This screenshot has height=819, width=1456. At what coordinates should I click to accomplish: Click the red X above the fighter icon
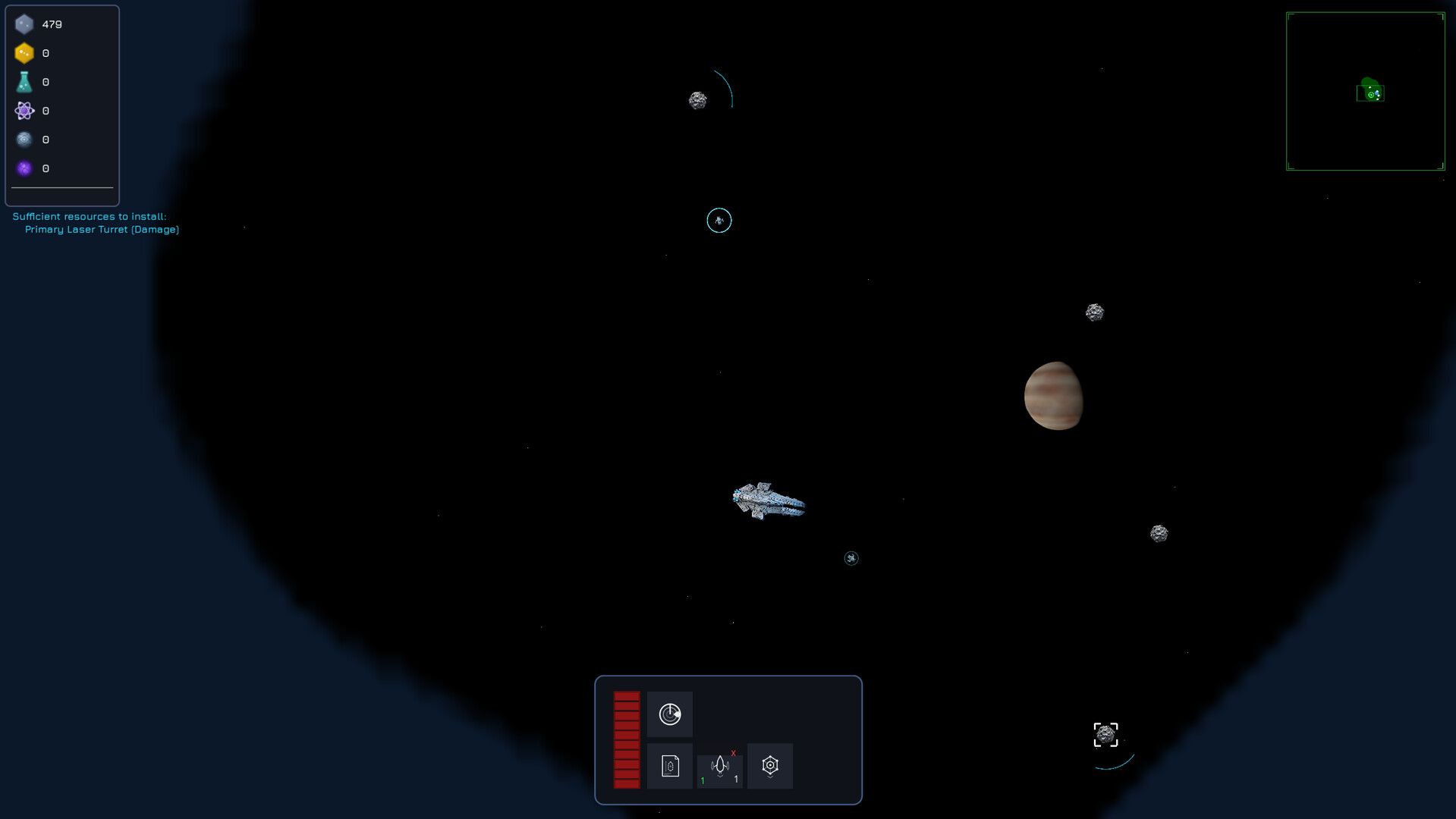tap(733, 753)
